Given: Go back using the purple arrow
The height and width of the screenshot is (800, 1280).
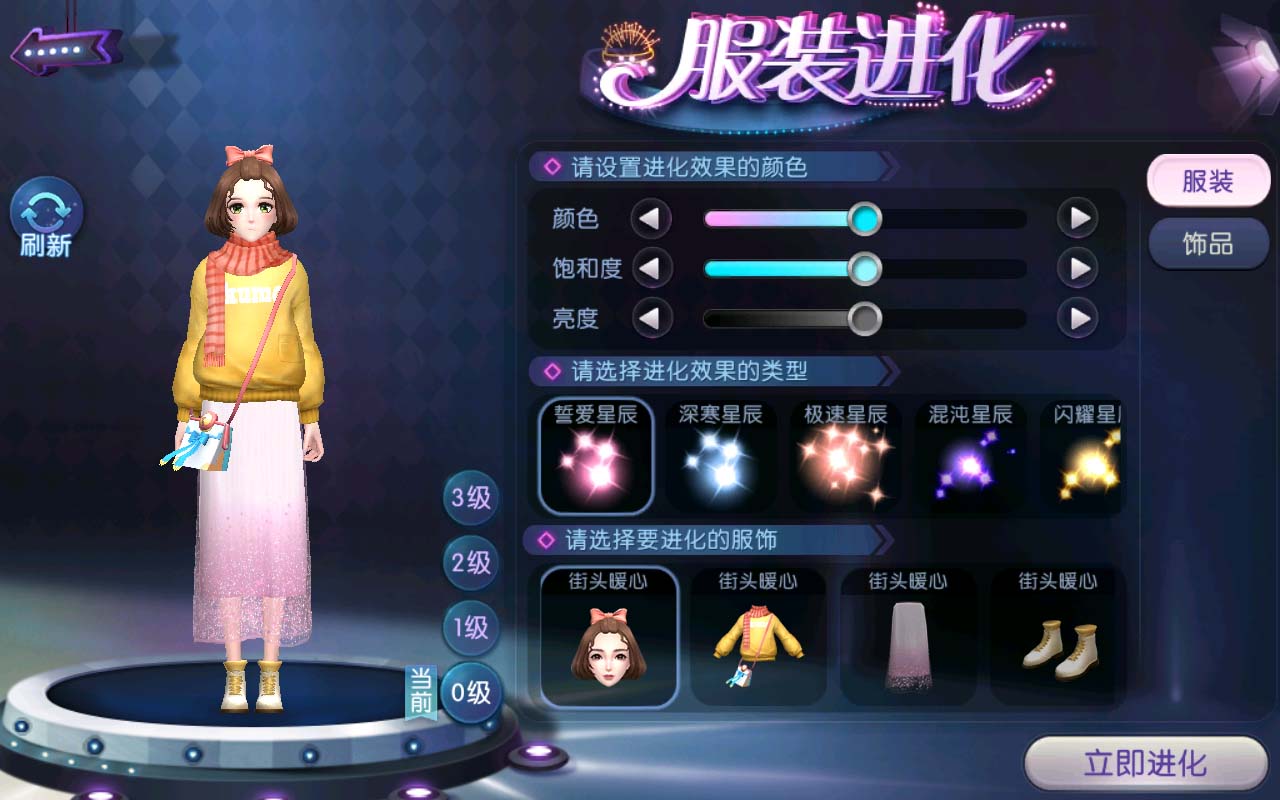Looking at the screenshot, I should tap(66, 48).
